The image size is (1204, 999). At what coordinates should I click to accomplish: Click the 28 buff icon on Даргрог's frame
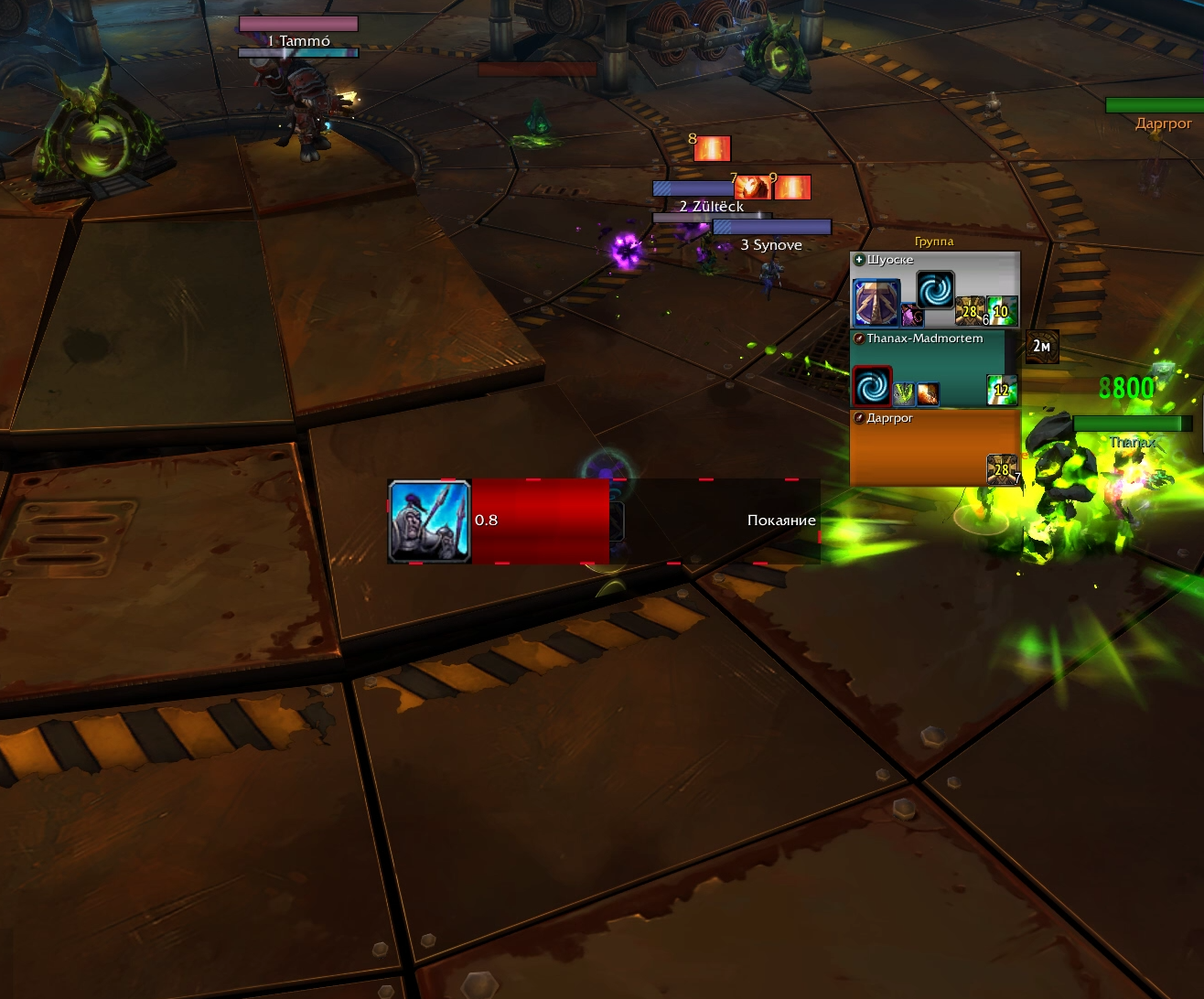(1001, 469)
